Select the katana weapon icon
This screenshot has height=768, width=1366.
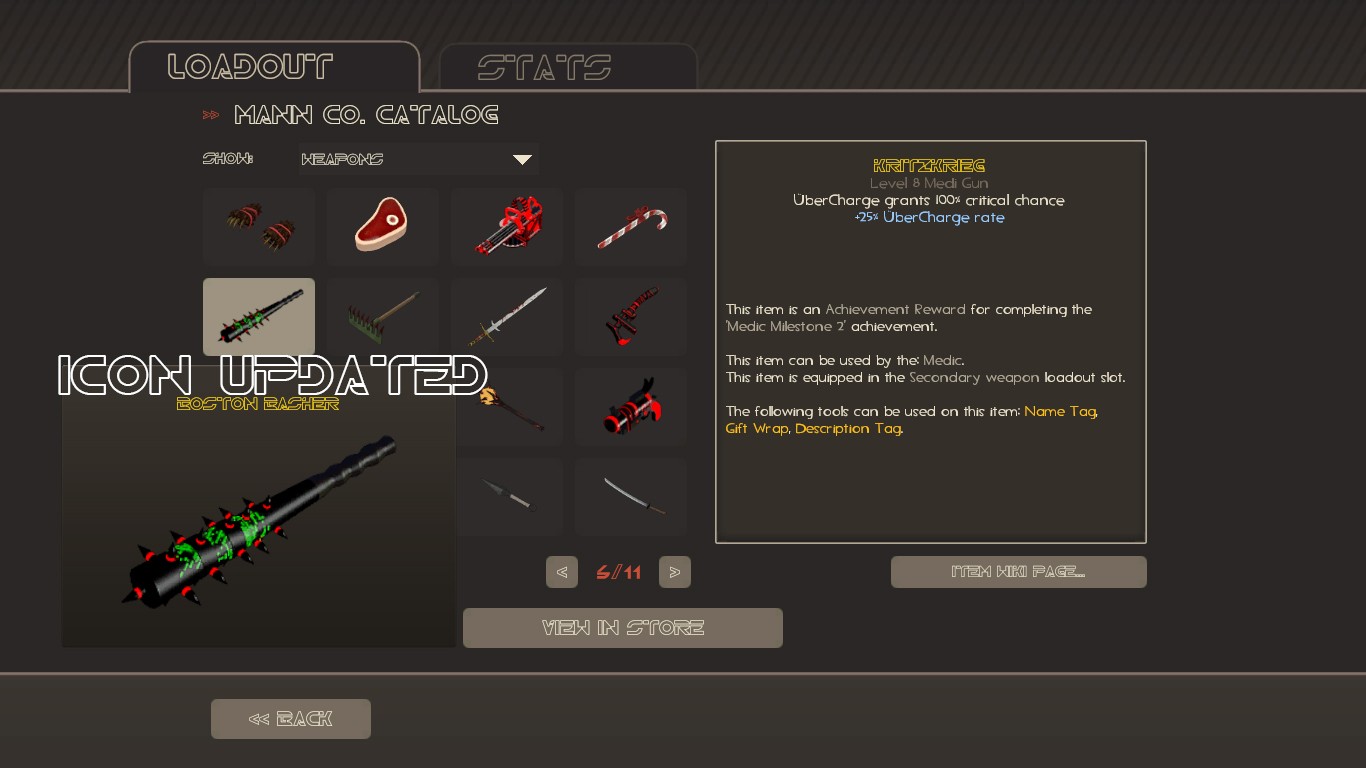click(x=630, y=496)
